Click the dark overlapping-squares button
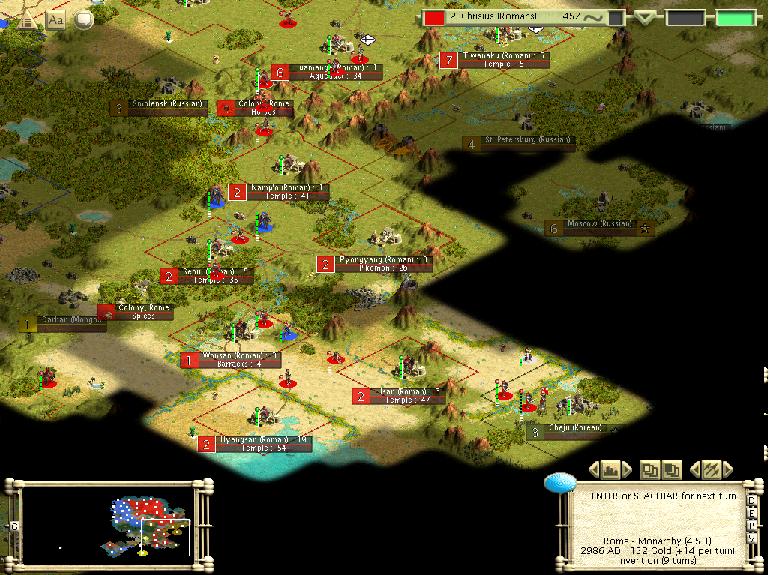 coord(672,468)
